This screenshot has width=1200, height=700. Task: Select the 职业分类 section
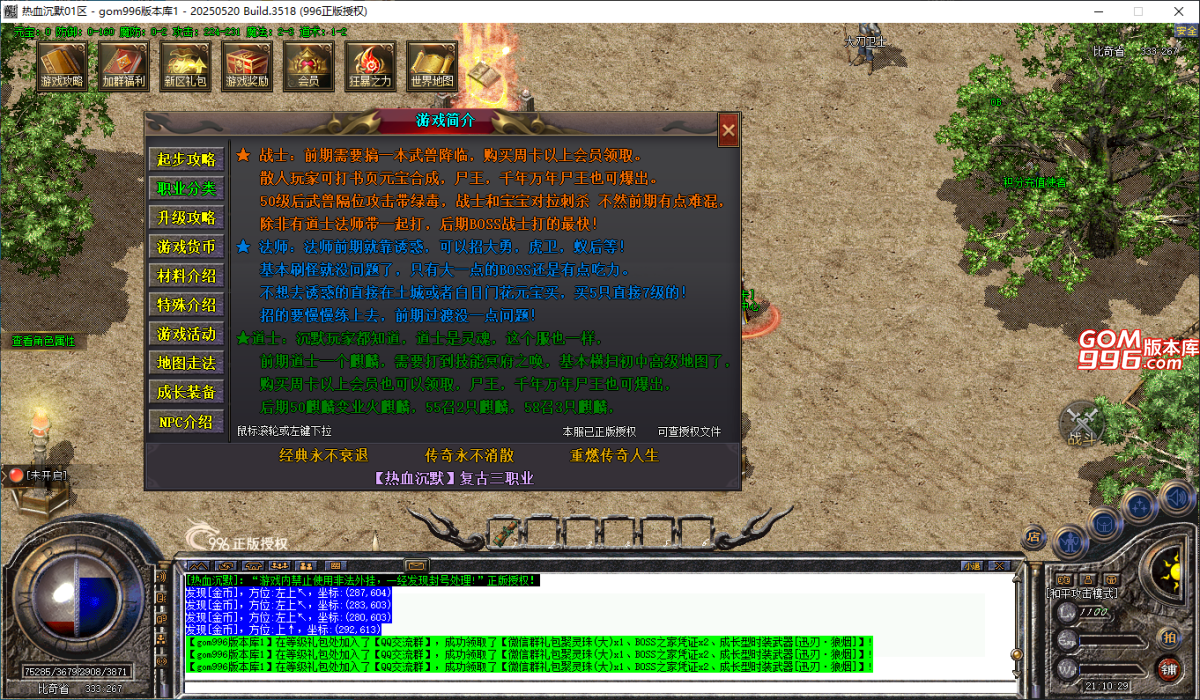(186, 188)
